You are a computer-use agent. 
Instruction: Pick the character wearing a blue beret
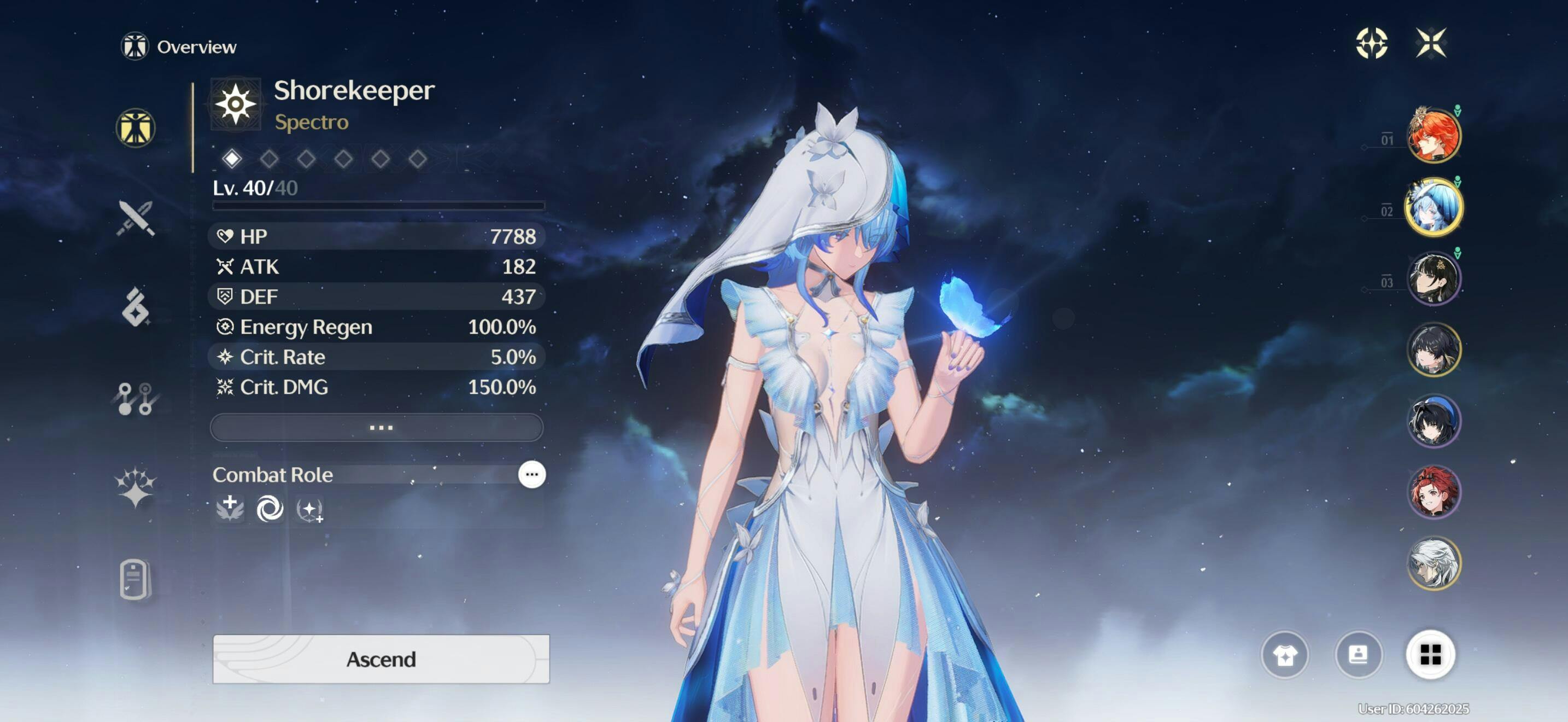[1434, 421]
